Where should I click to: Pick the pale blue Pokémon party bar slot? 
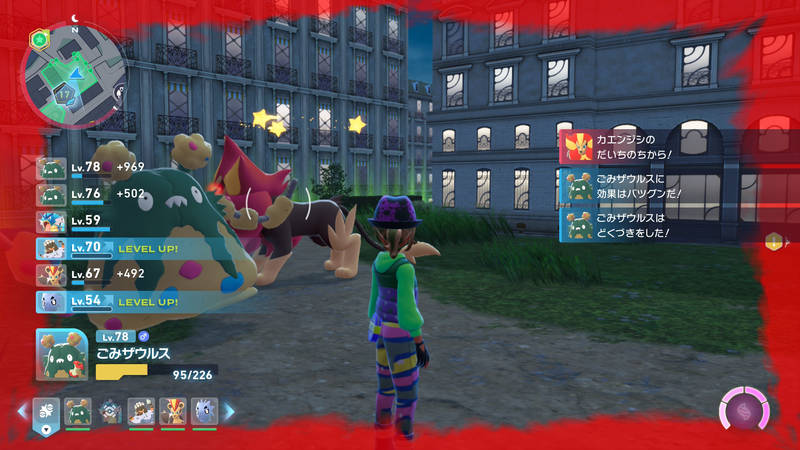(x=204, y=411)
